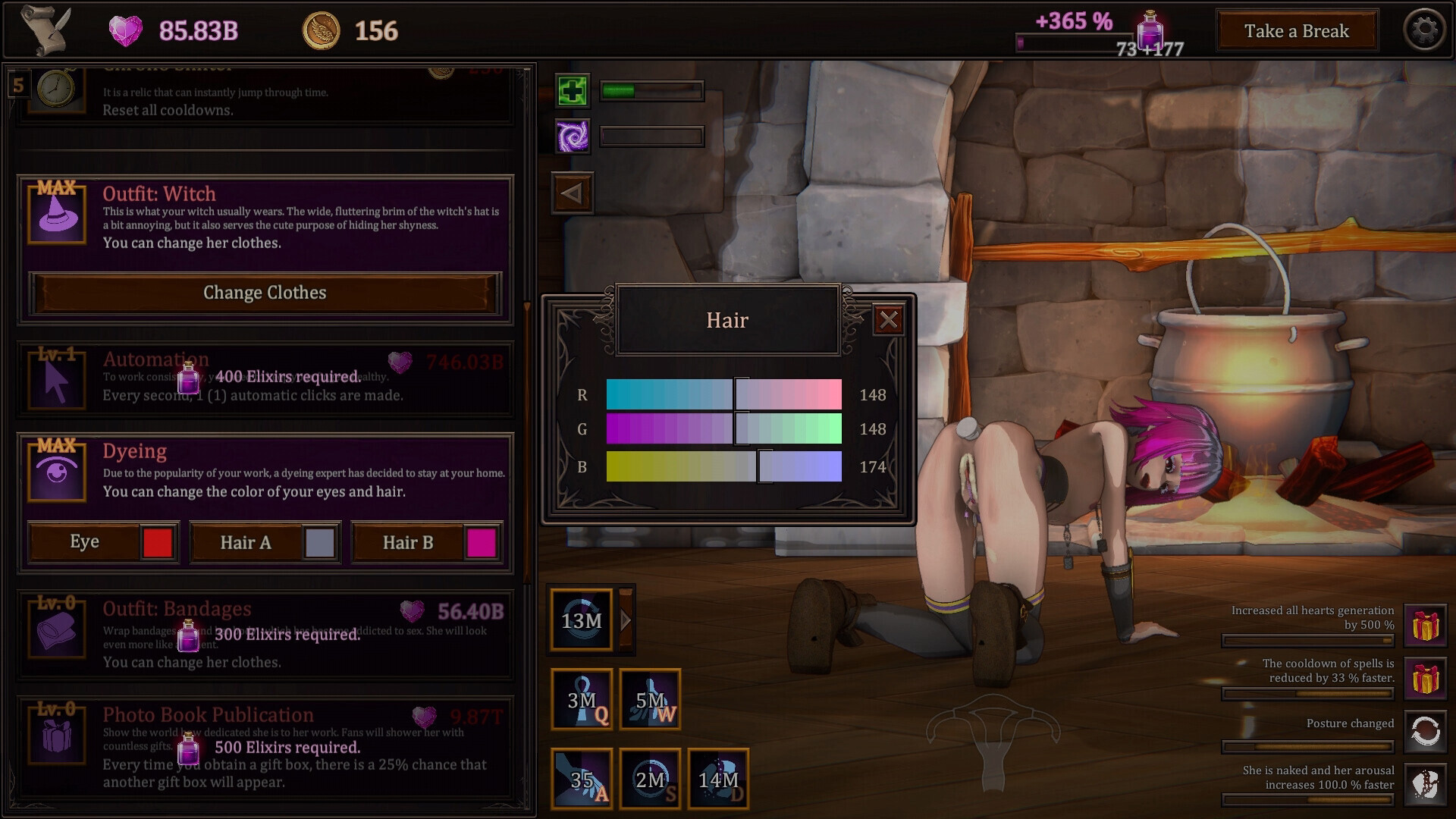Adjust the G color slider

tap(741, 429)
